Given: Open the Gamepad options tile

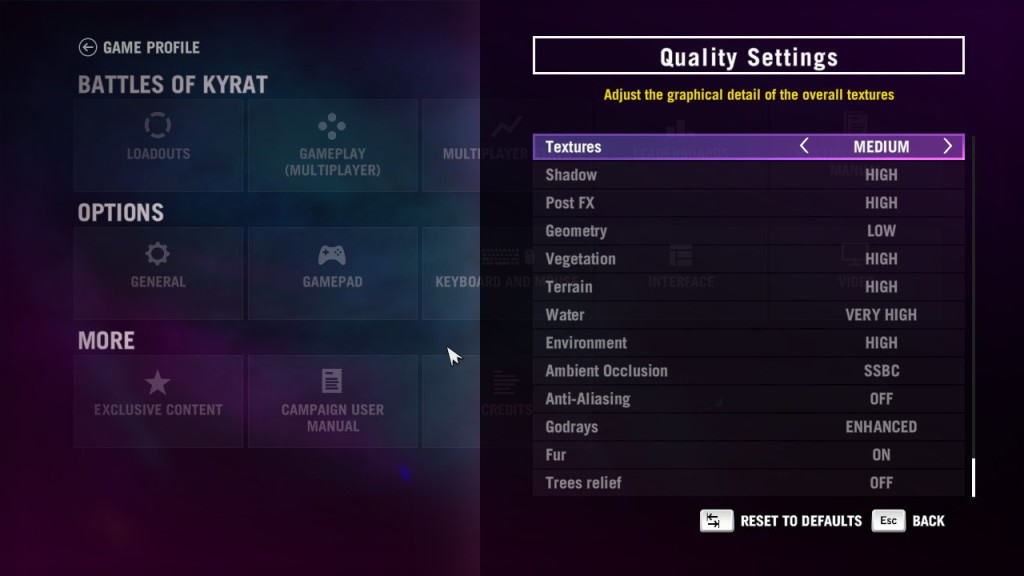Looking at the screenshot, I should [x=332, y=272].
